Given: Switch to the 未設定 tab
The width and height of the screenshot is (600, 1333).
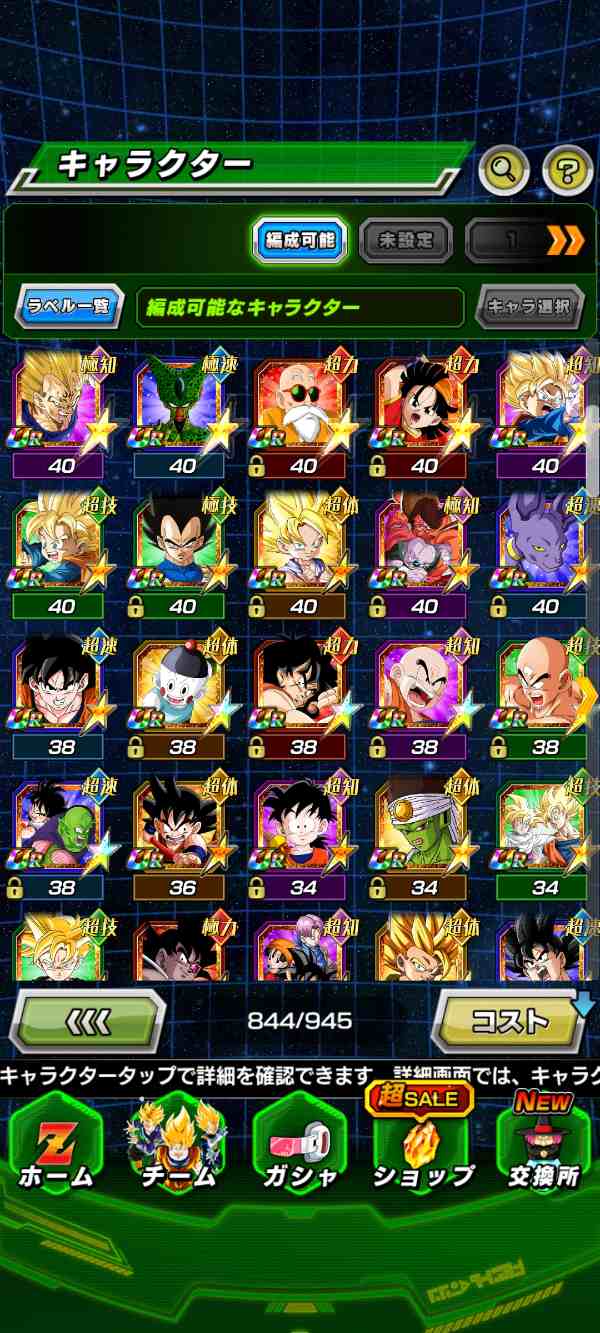Looking at the screenshot, I should [405, 240].
